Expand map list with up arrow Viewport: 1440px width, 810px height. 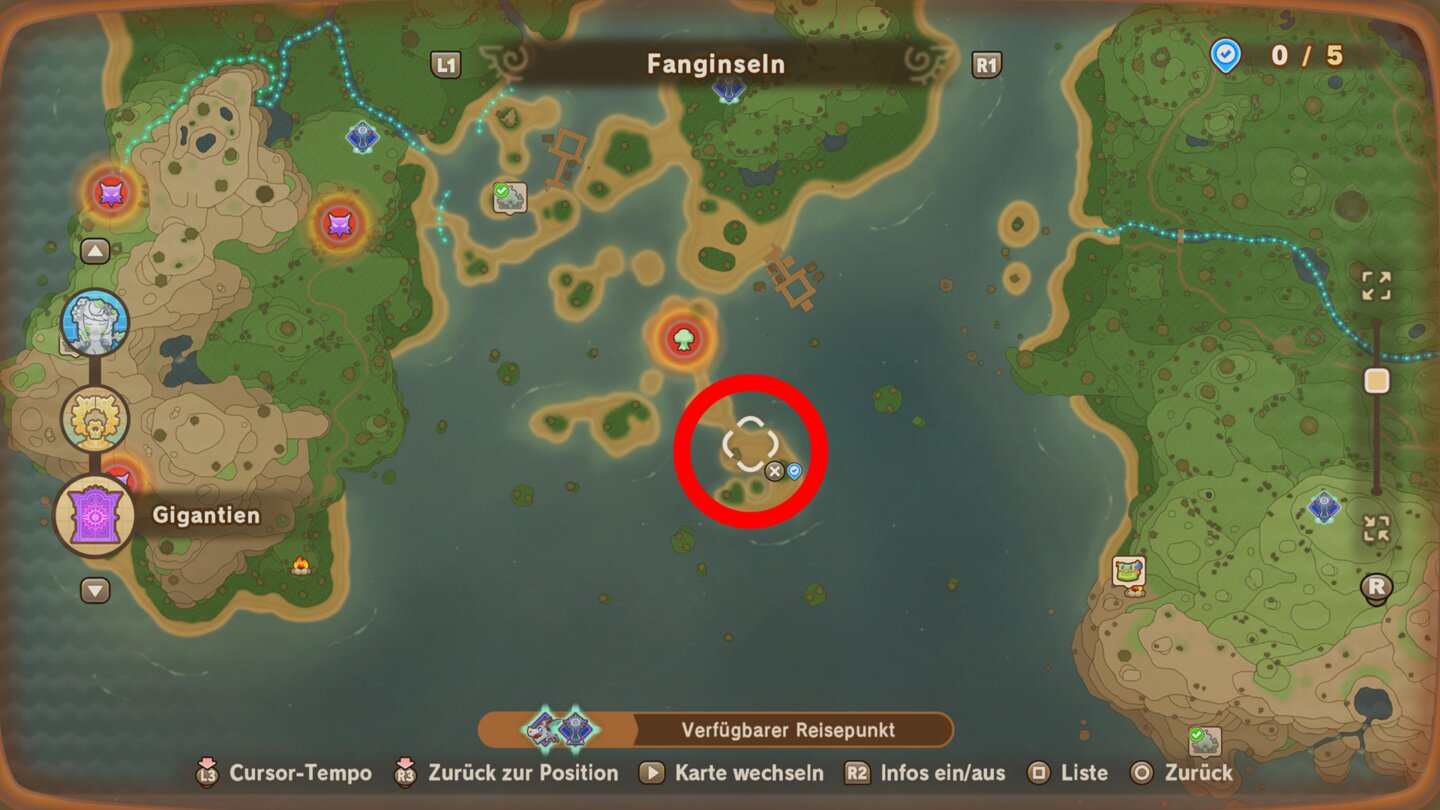(95, 251)
